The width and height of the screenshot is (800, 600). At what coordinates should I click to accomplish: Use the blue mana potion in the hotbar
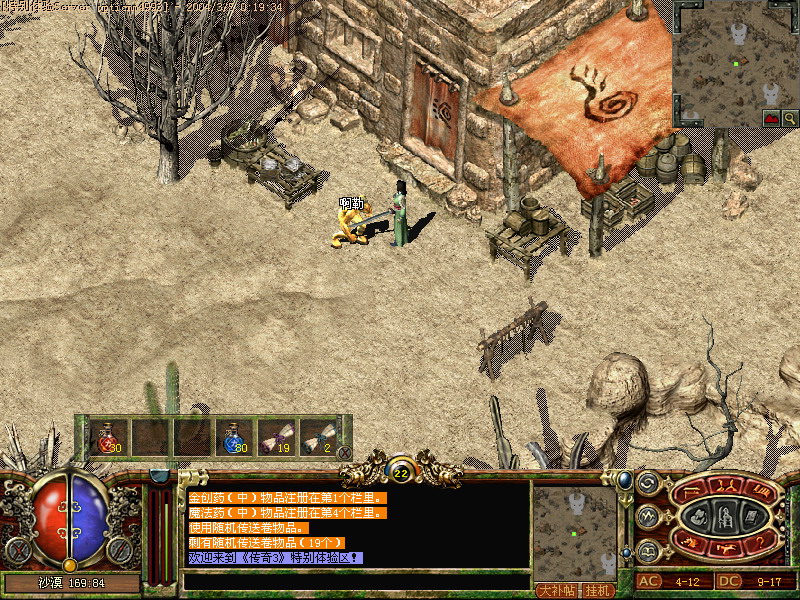[232, 437]
